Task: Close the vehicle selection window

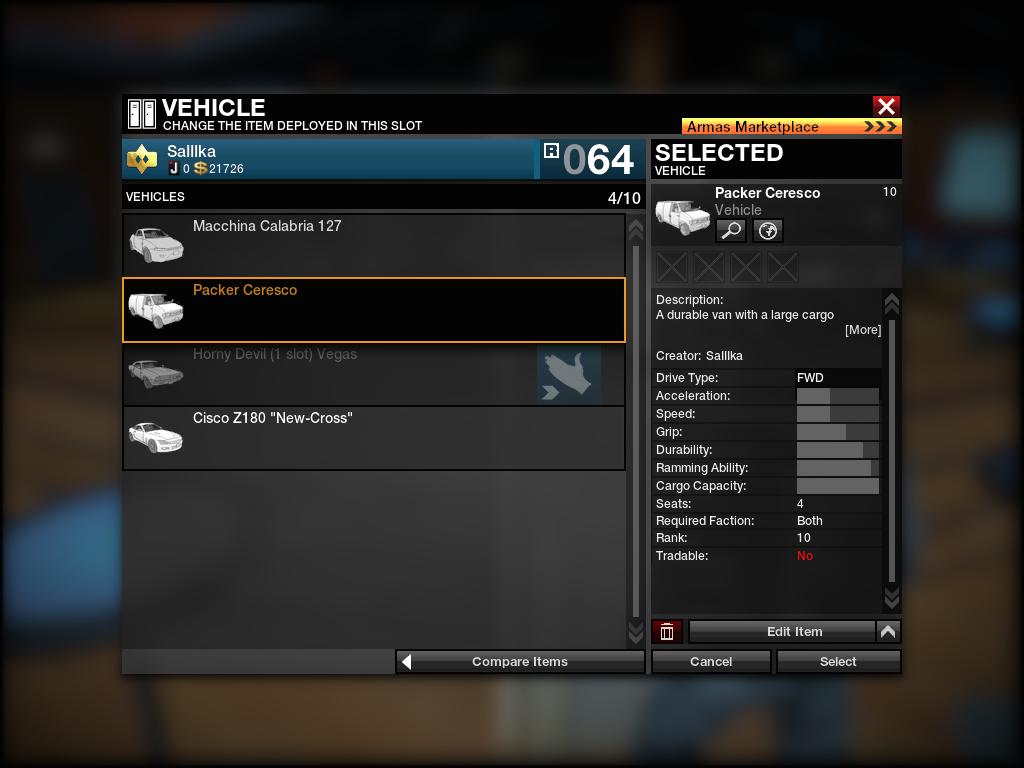Action: pyautogui.click(x=886, y=106)
